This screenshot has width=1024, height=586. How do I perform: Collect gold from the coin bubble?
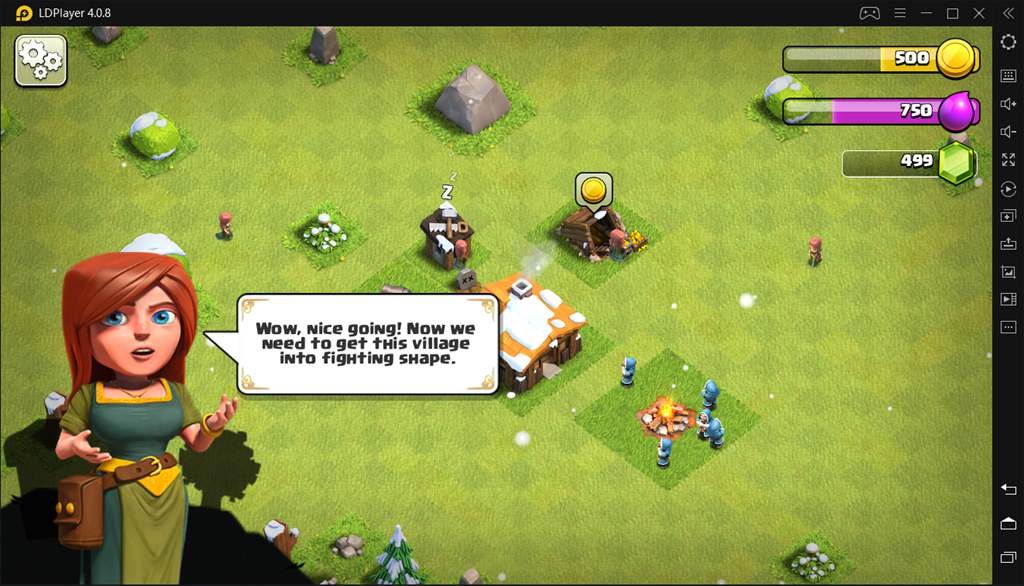click(593, 189)
